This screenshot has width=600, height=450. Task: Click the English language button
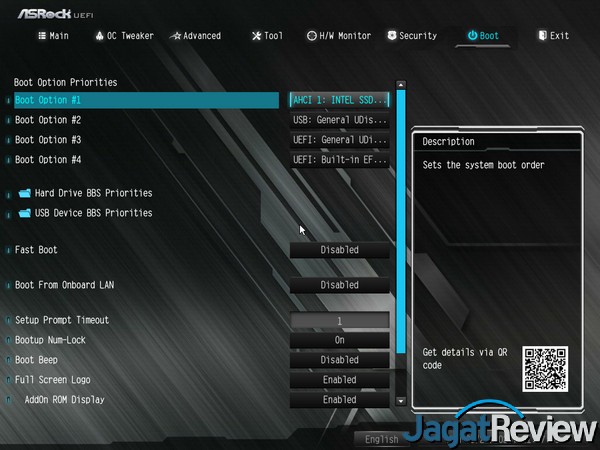[x=382, y=439]
